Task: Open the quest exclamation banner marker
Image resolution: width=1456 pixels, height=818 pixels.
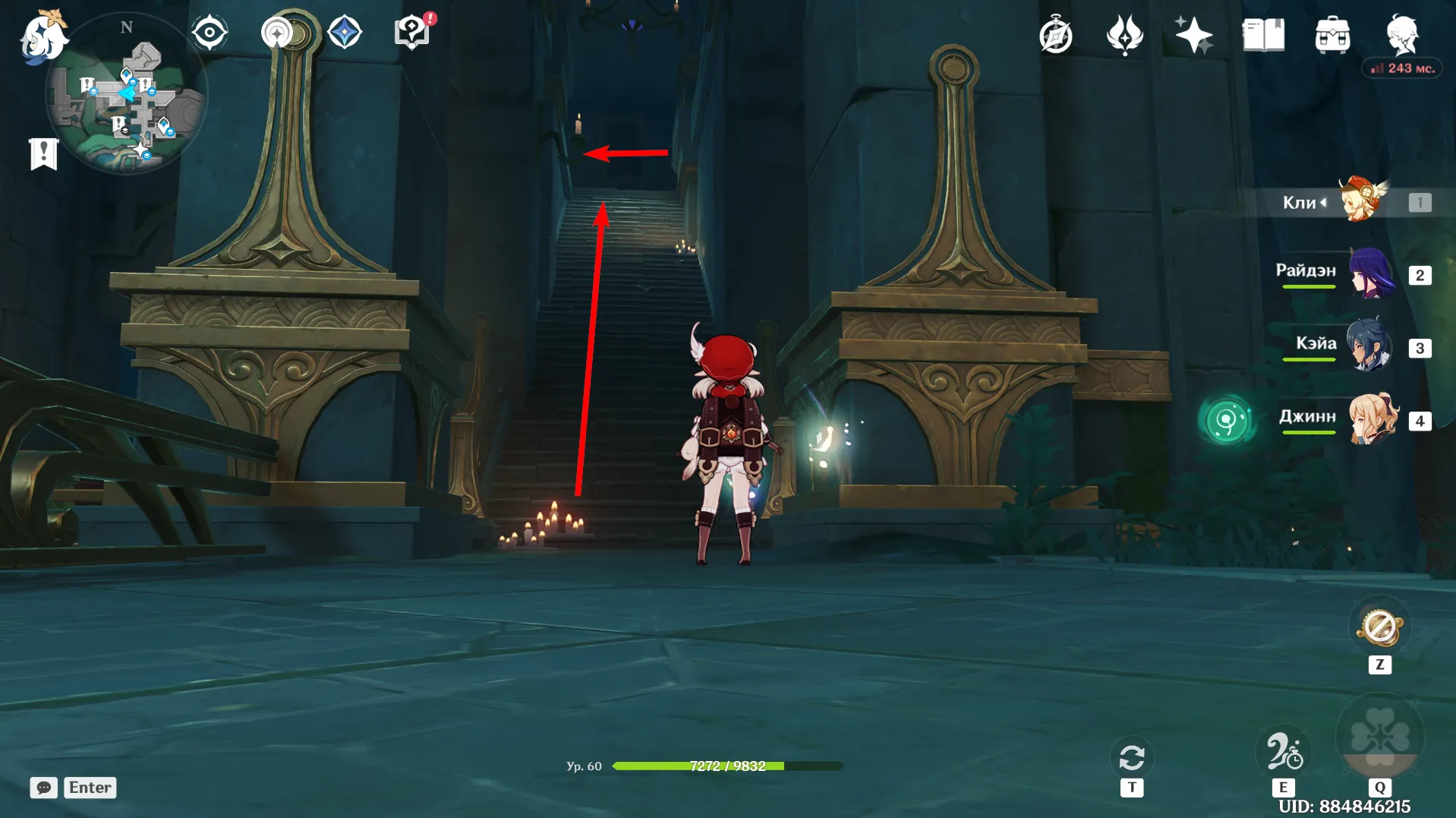Action: [43, 153]
